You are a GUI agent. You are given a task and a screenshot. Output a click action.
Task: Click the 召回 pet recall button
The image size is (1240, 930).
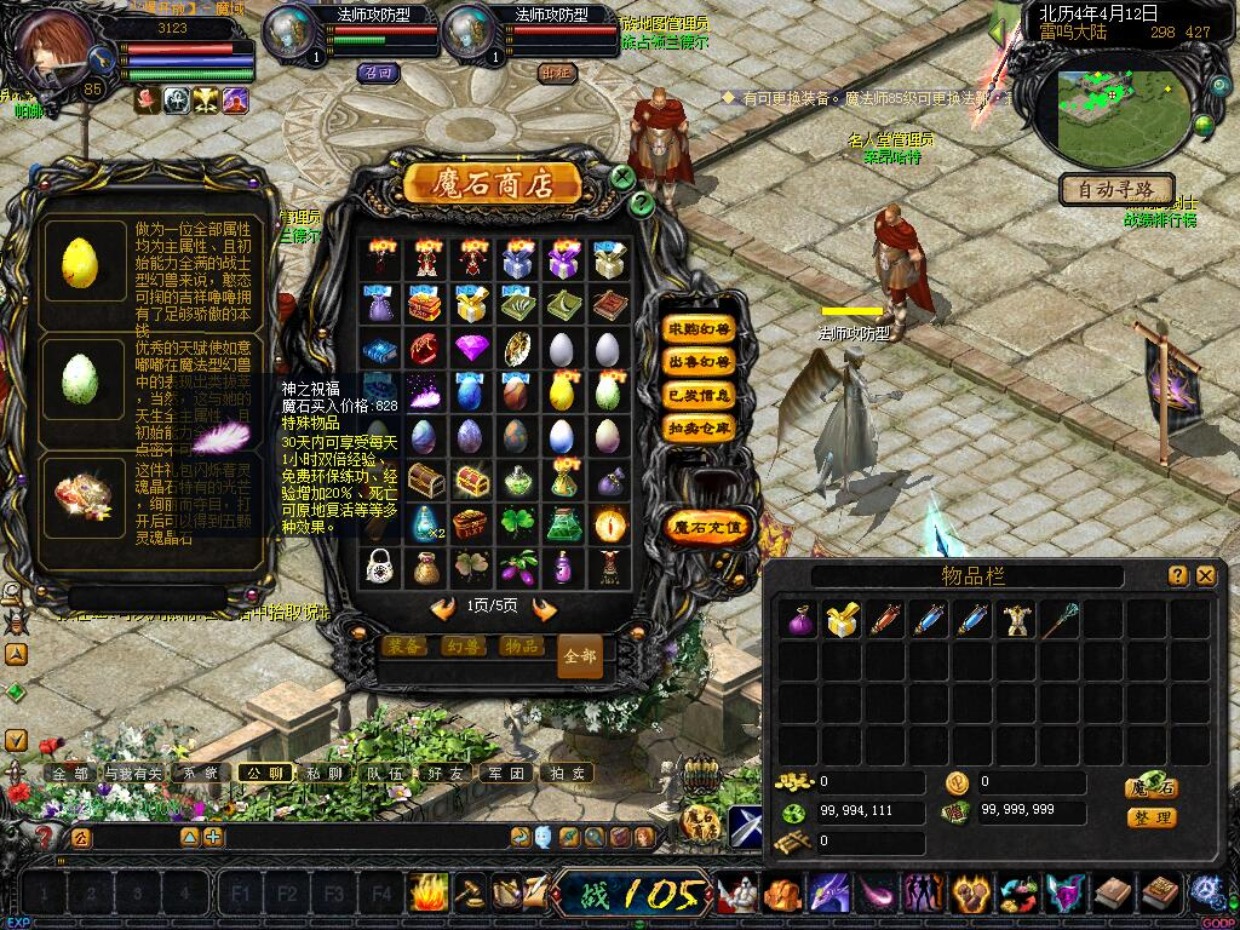click(x=377, y=72)
